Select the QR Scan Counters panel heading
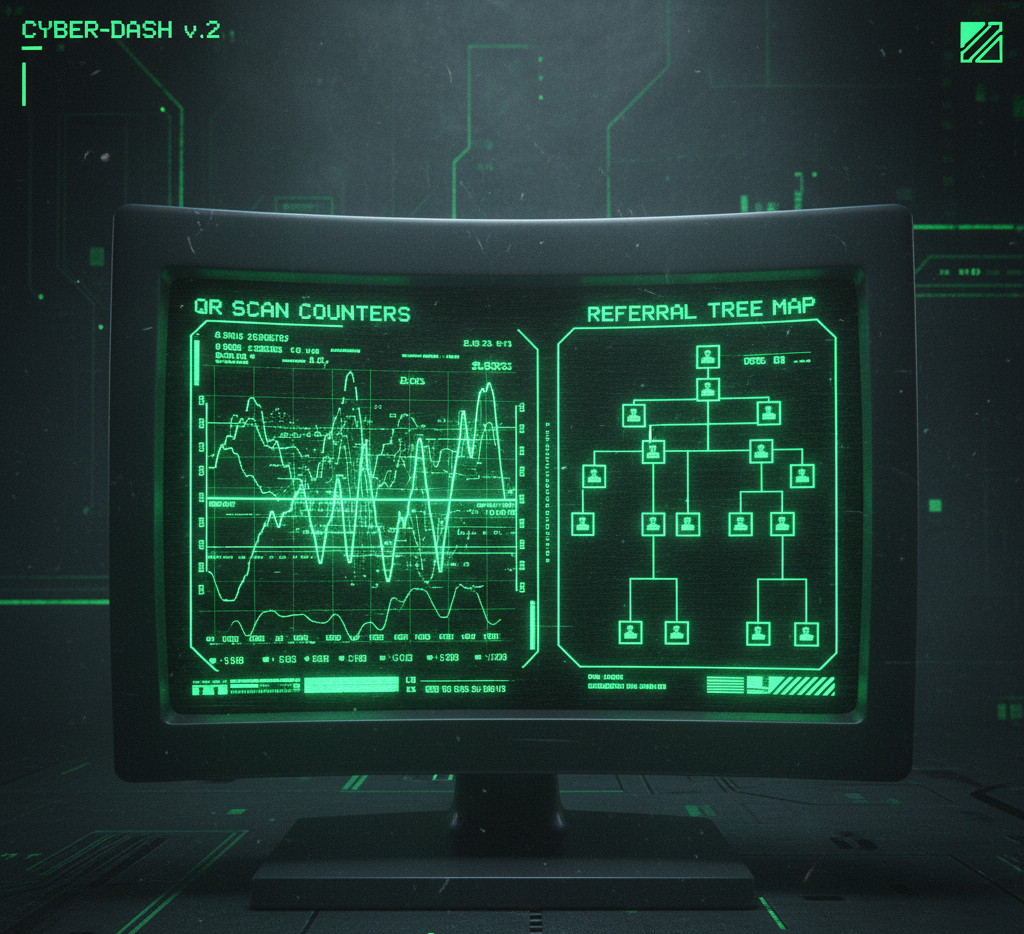 pos(302,312)
